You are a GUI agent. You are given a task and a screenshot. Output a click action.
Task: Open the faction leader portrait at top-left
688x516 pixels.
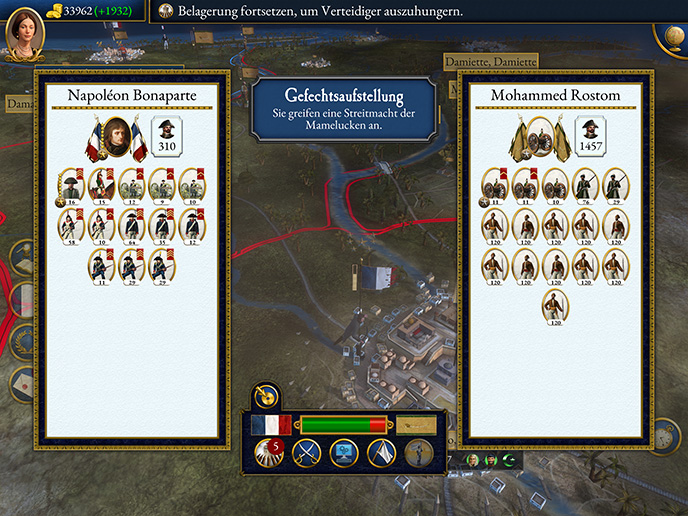21,32
